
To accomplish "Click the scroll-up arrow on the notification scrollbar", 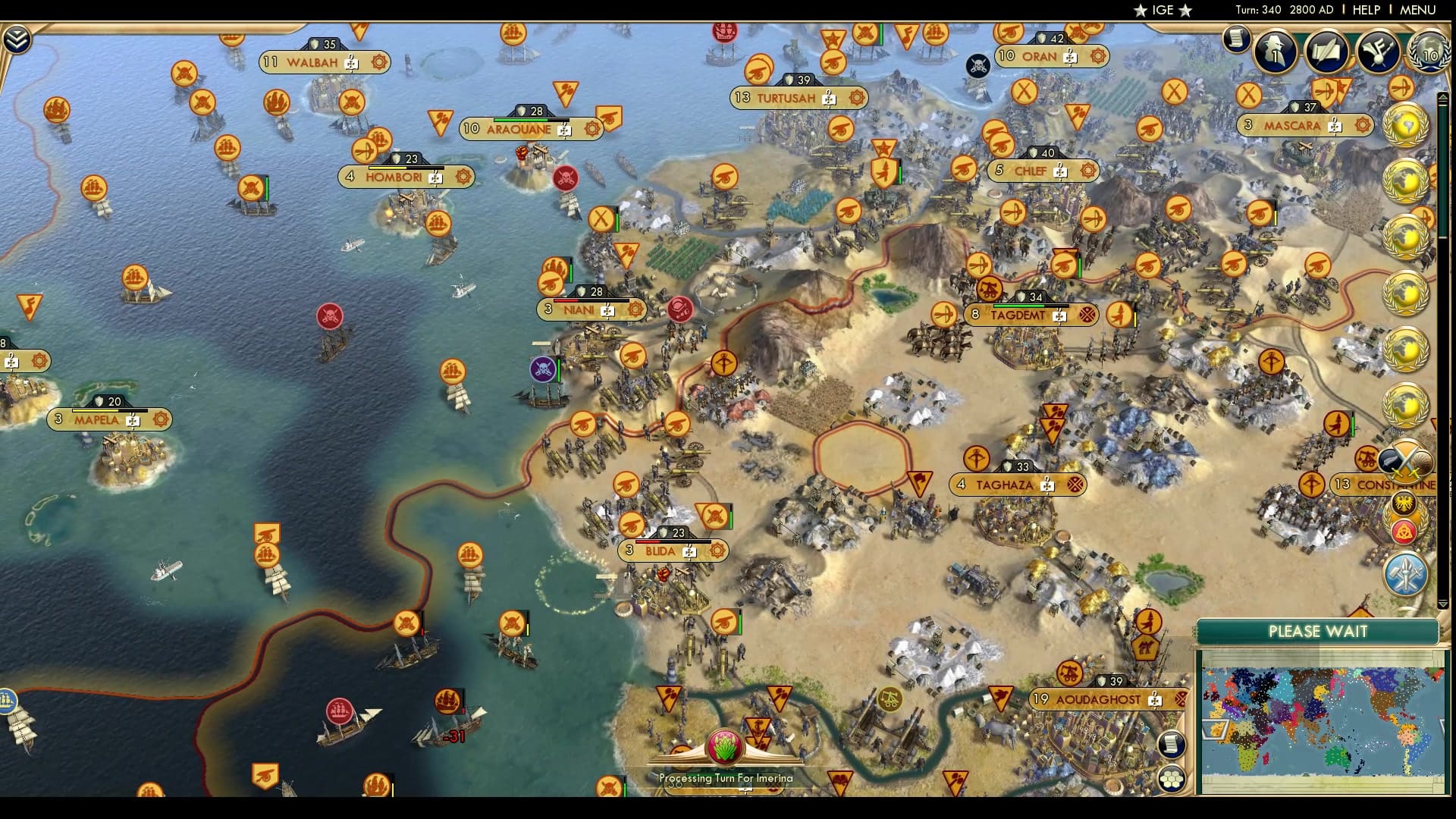I will pos(1443,96).
